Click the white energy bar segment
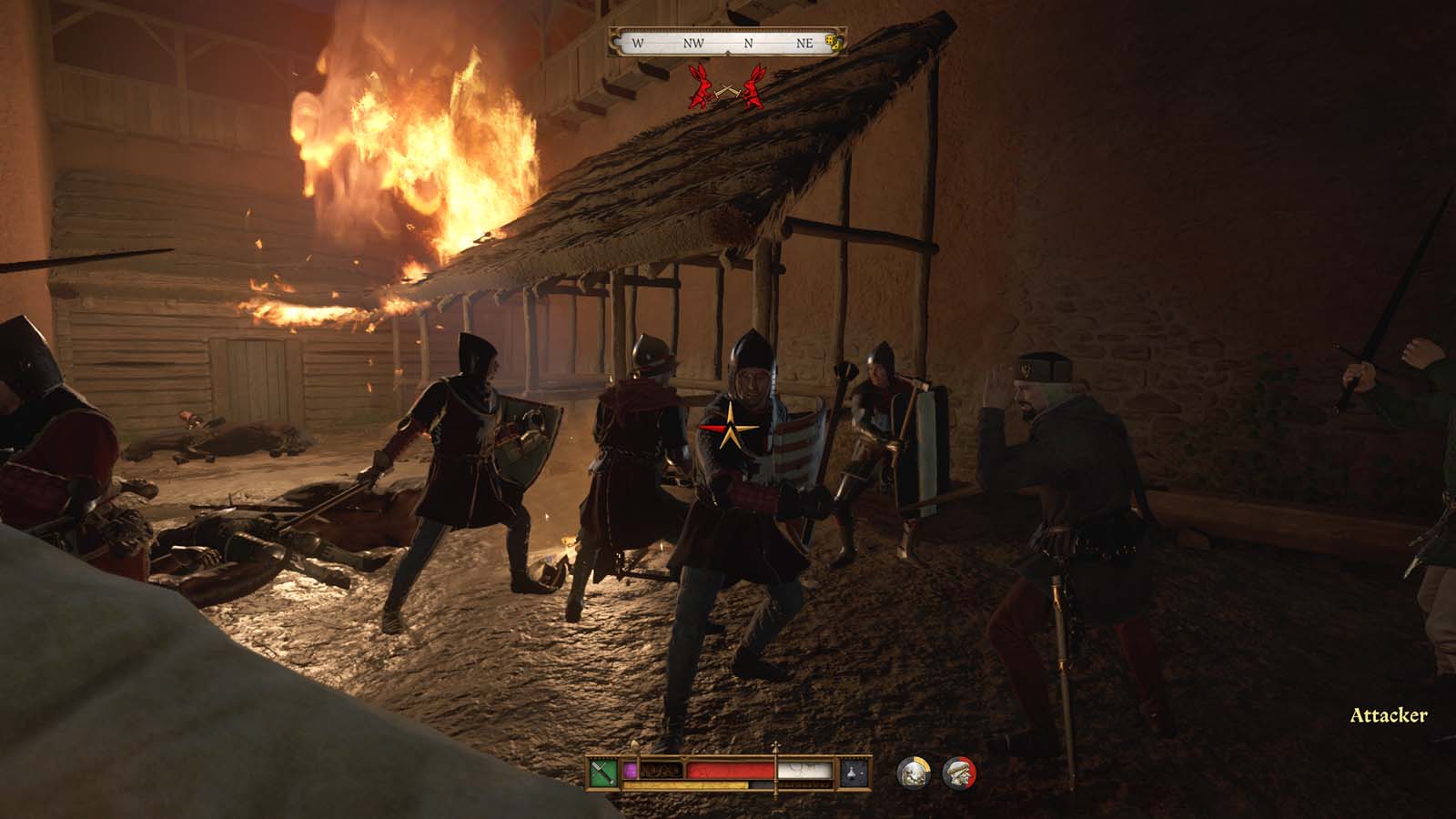The image size is (1456, 819). coord(805,771)
